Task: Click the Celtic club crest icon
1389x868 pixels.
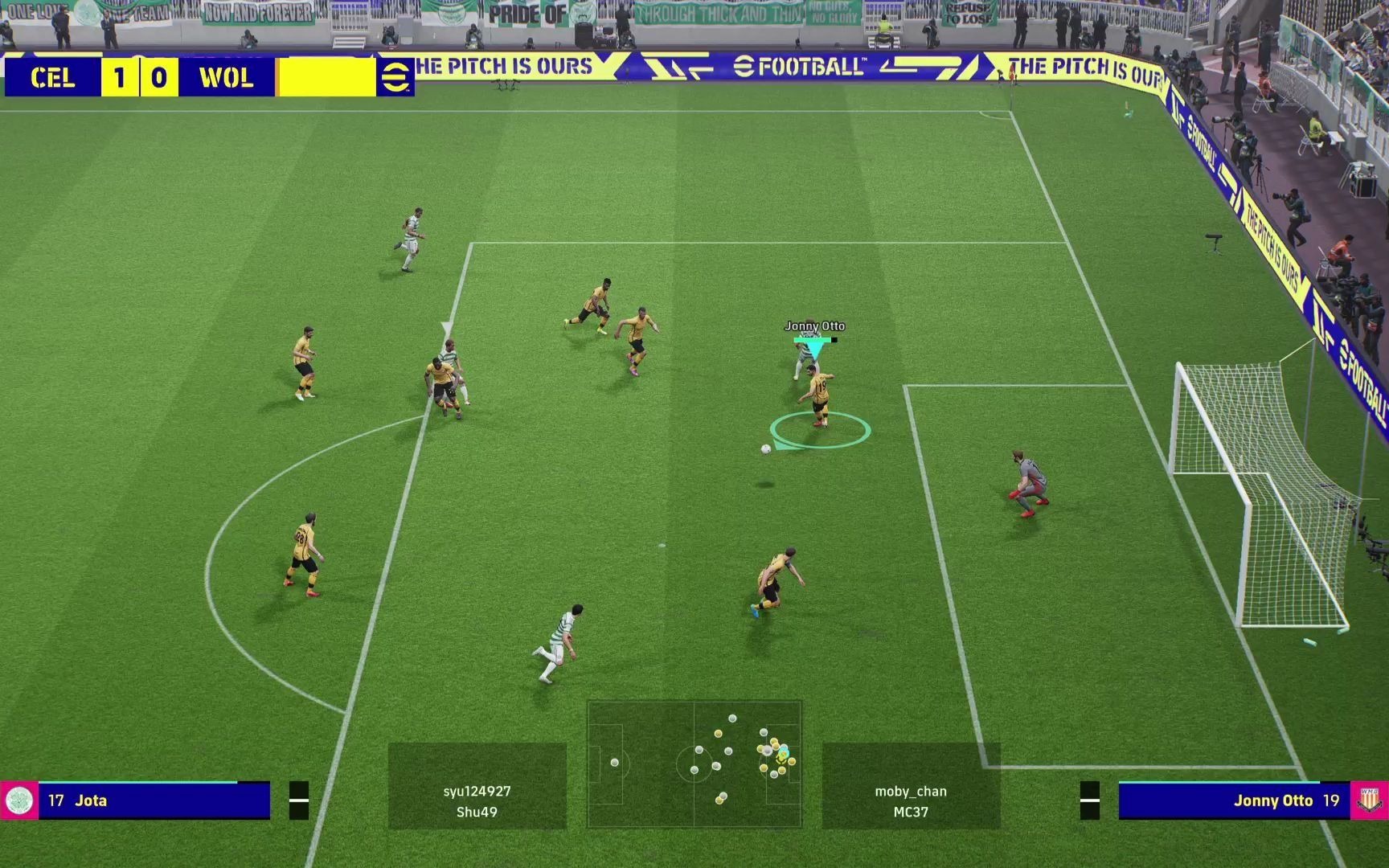Action: (x=18, y=800)
